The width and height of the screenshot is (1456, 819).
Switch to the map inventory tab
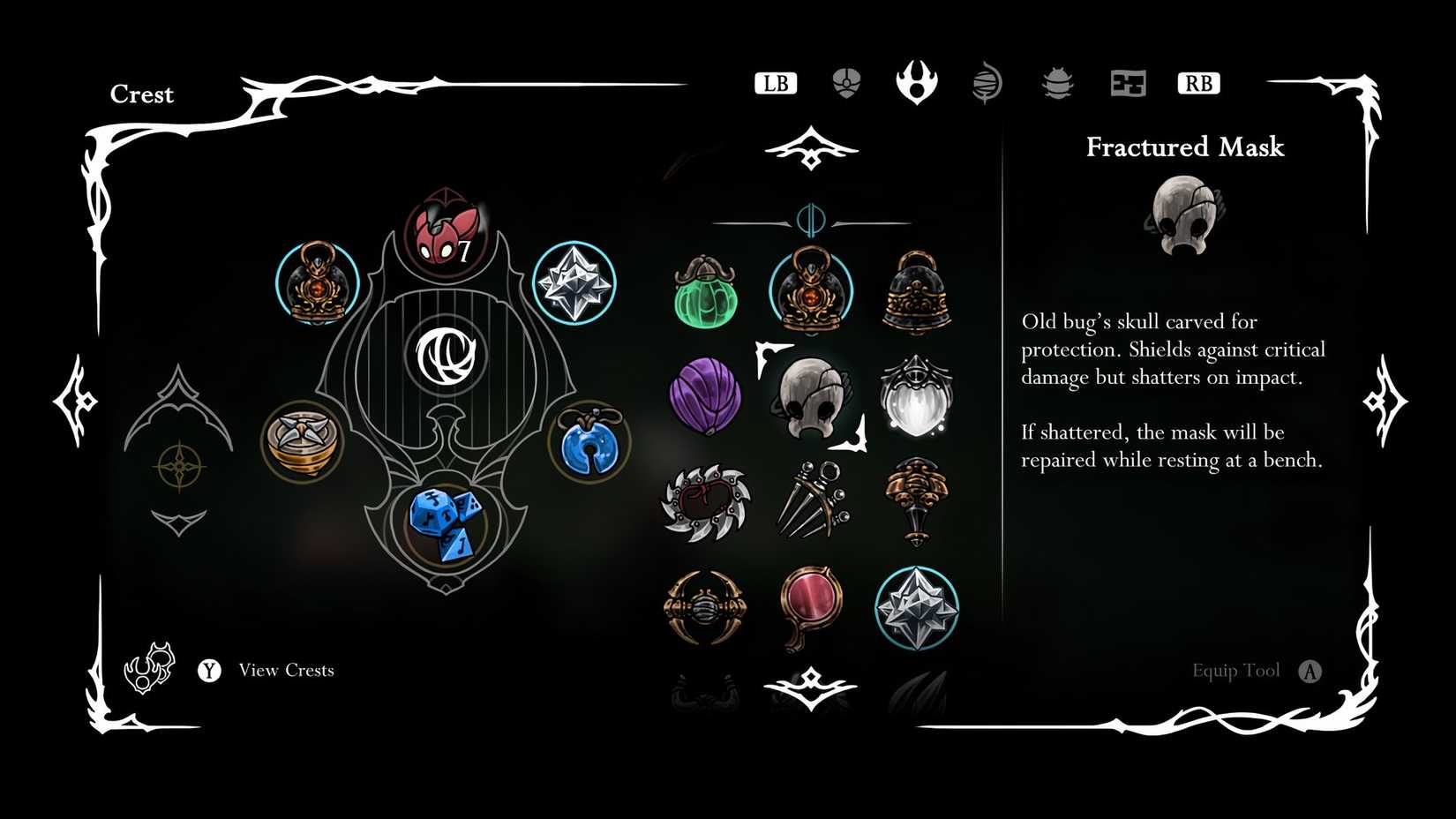1128,82
